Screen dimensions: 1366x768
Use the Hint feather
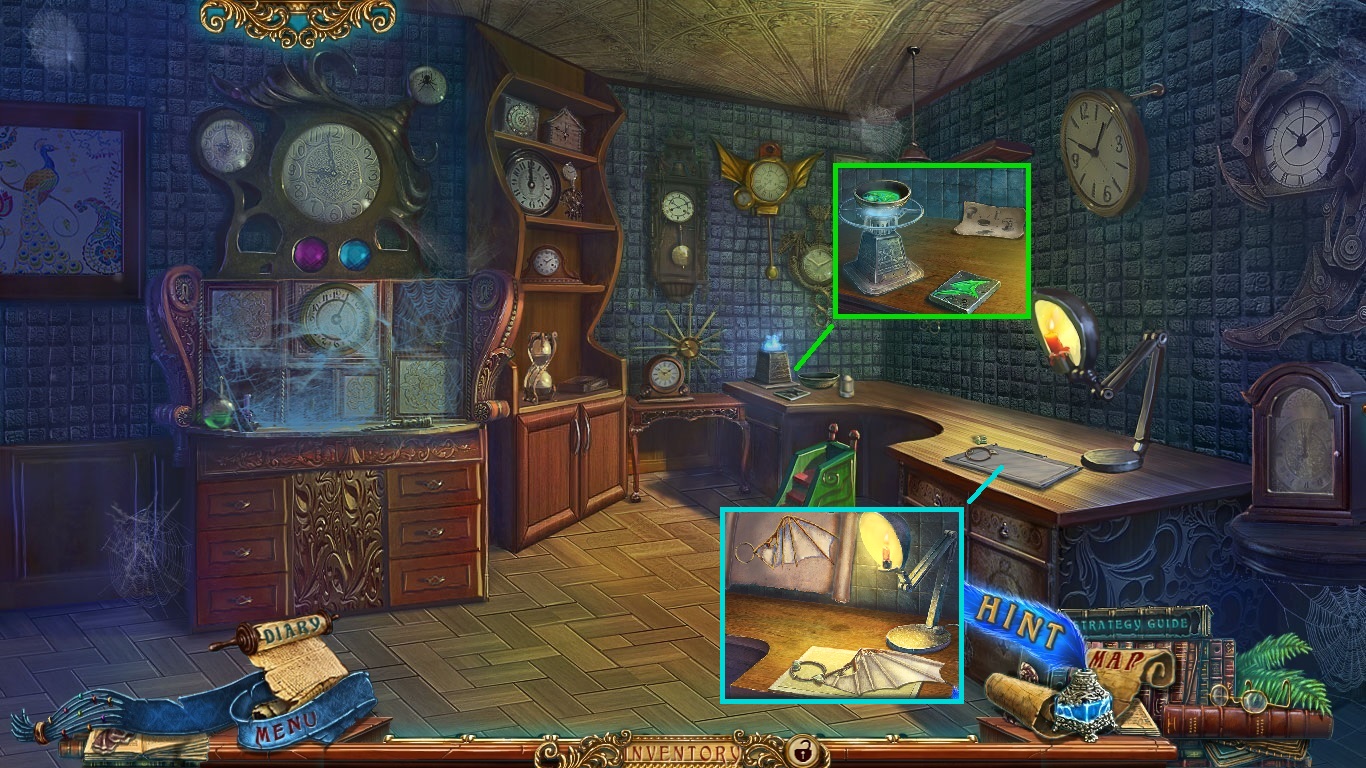(x=1018, y=618)
